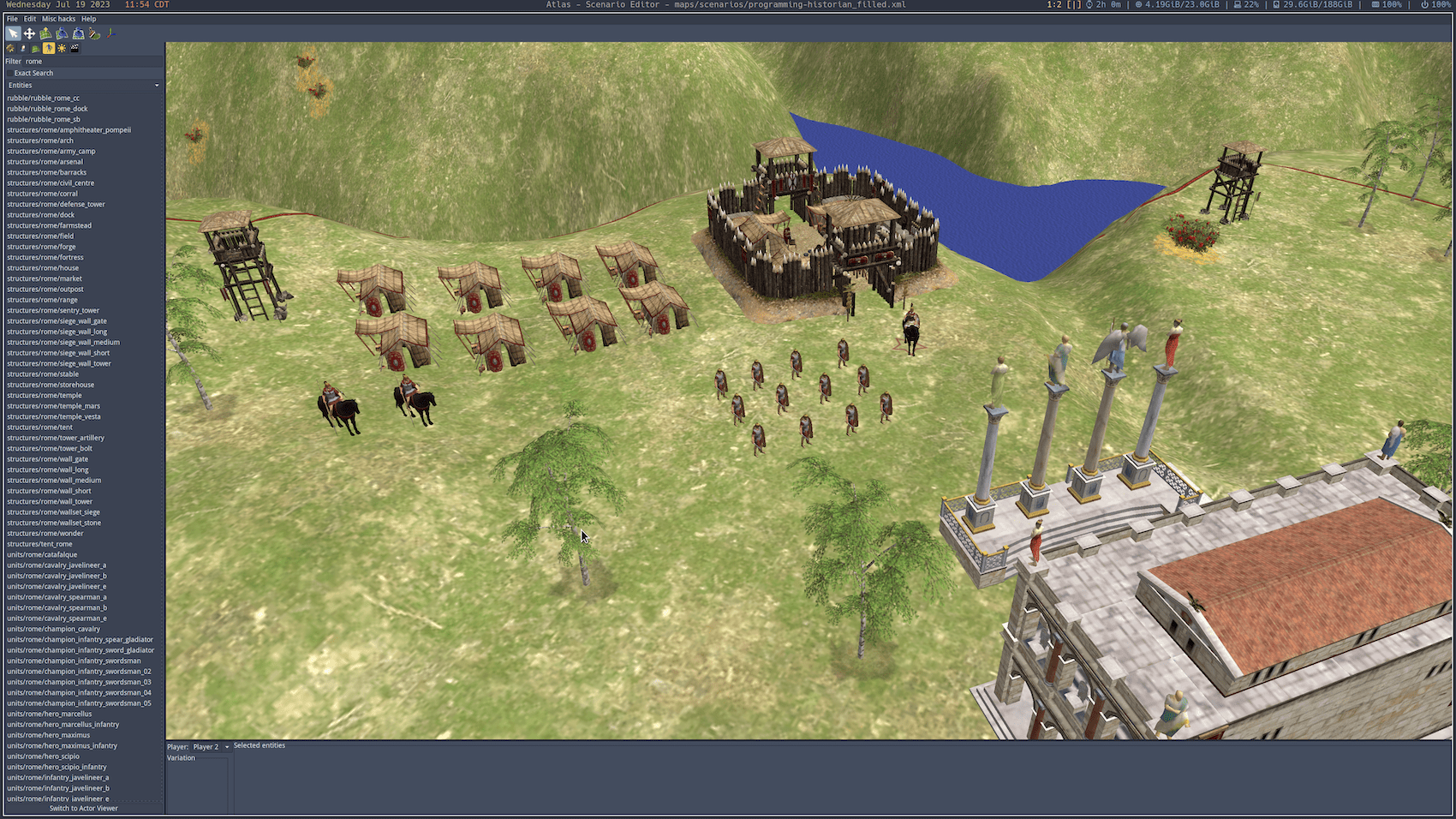This screenshot has width=1456, height=819.
Task: Click the Switch to Actor Viewer button
Action: click(82, 808)
